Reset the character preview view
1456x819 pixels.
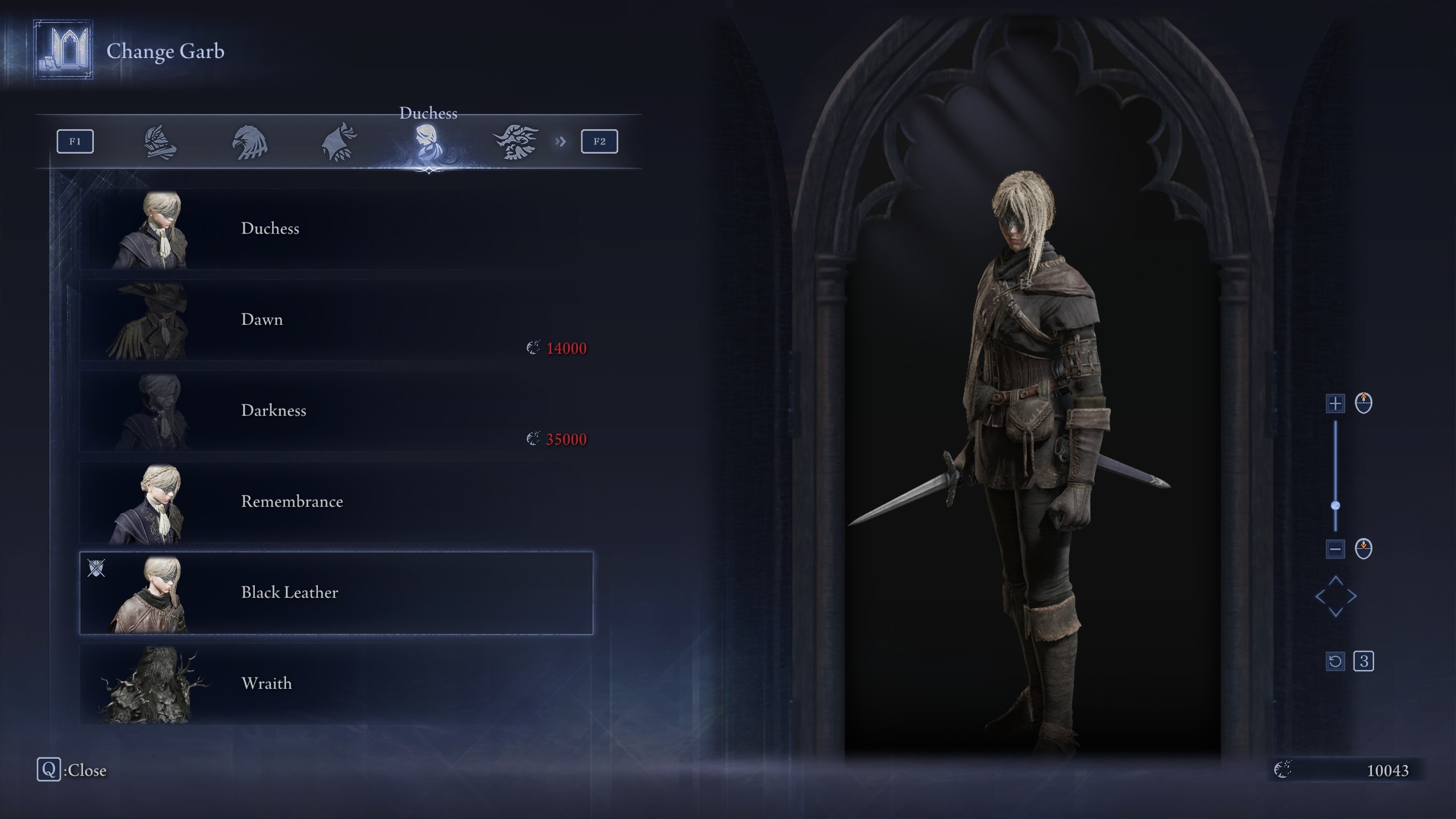coord(1335,661)
